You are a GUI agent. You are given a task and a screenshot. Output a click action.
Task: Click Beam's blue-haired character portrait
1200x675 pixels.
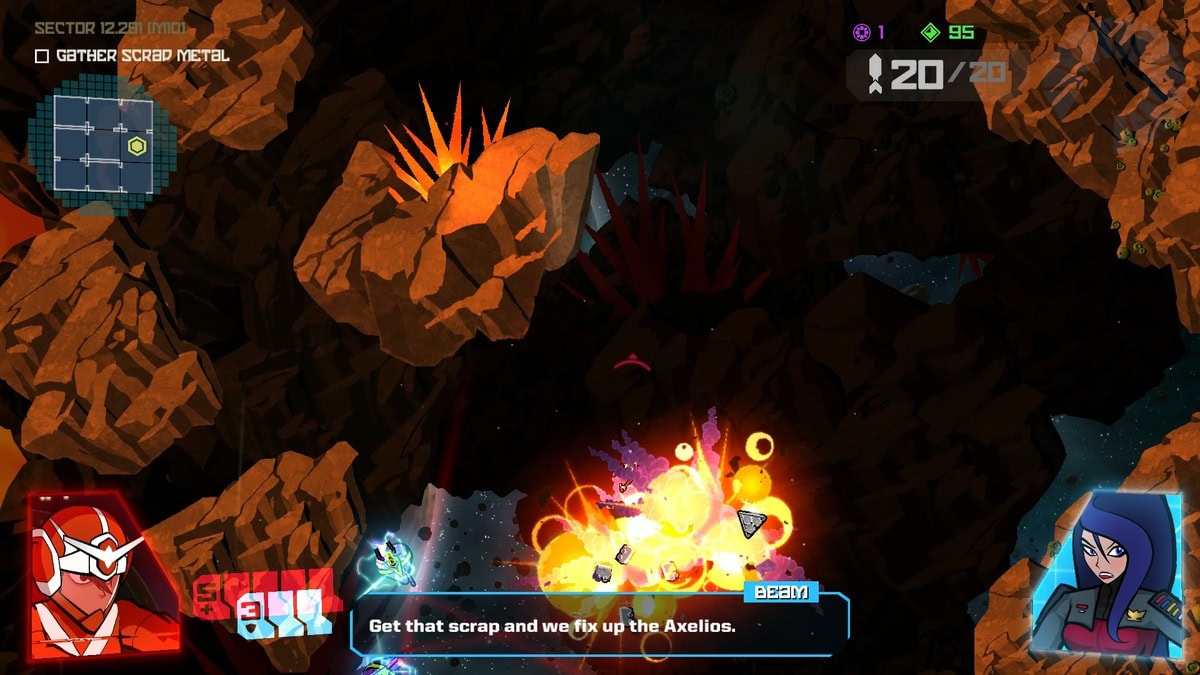click(x=1103, y=574)
